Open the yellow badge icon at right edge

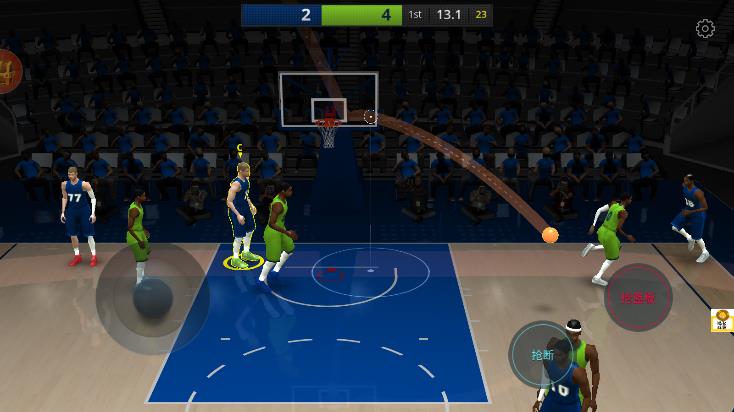pyautogui.click(x=722, y=321)
